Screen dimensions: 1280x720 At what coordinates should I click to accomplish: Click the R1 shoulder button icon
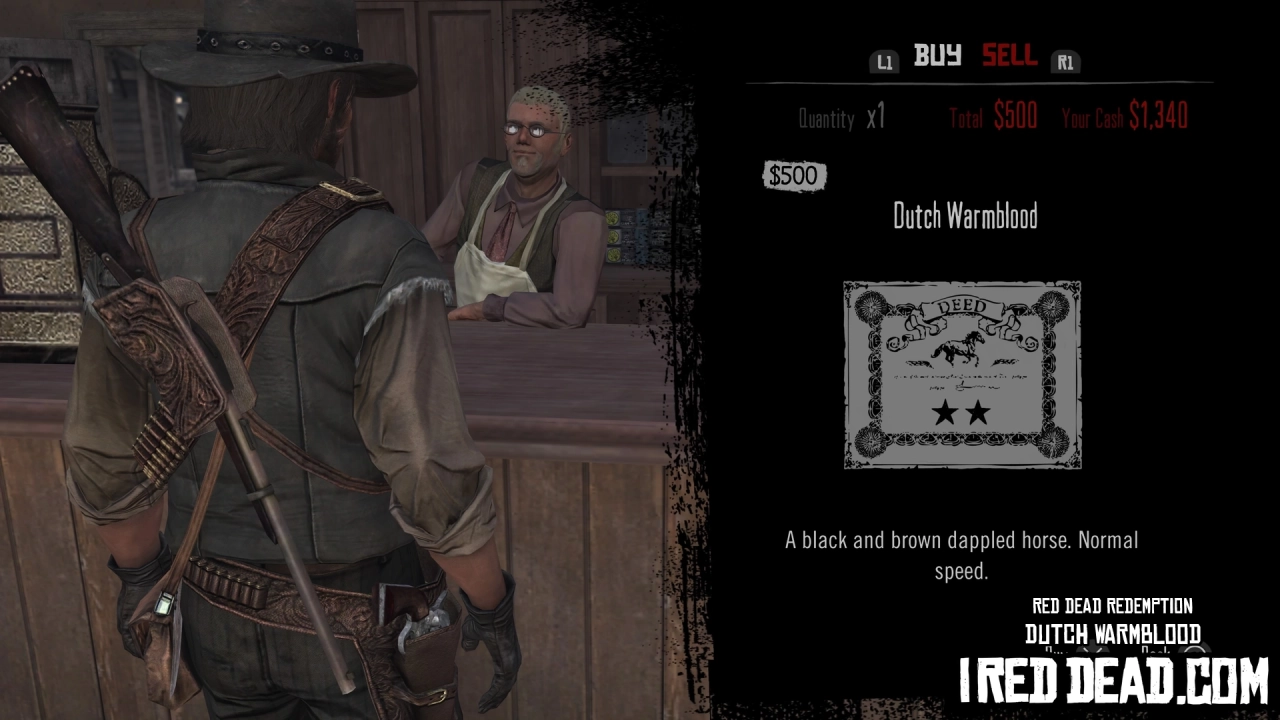(x=1066, y=61)
